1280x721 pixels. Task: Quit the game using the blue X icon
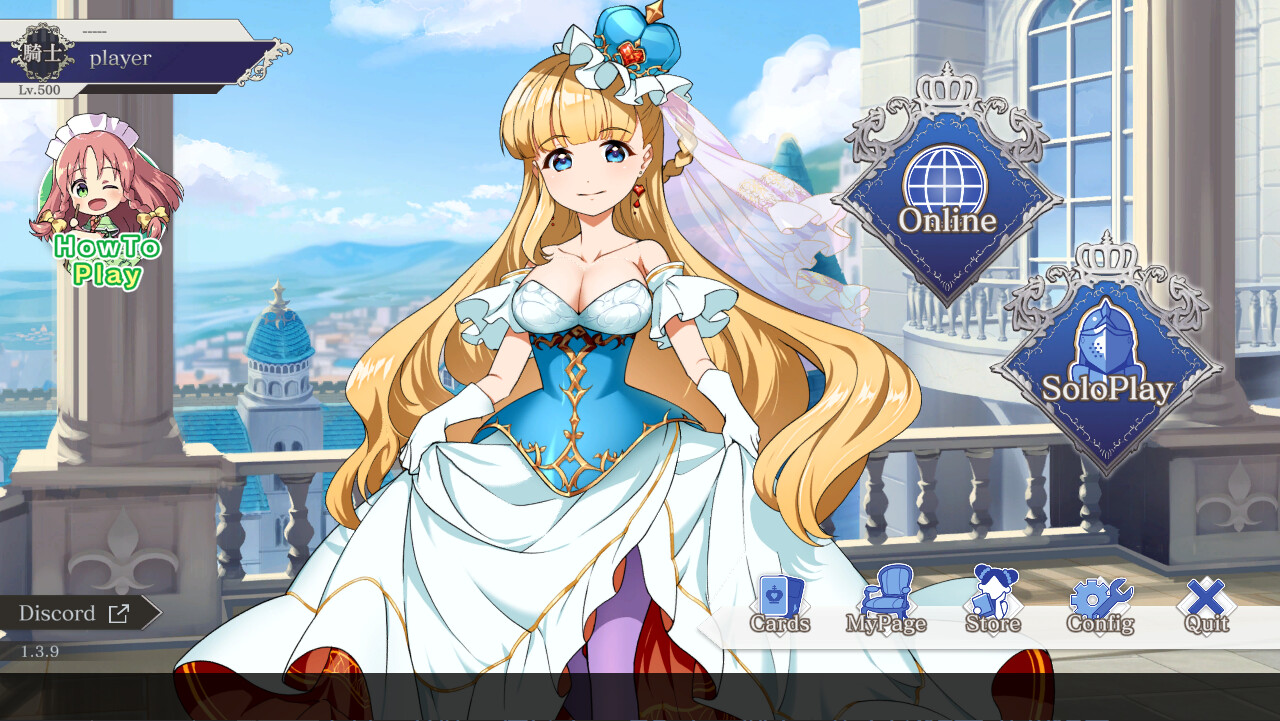pyautogui.click(x=1205, y=598)
